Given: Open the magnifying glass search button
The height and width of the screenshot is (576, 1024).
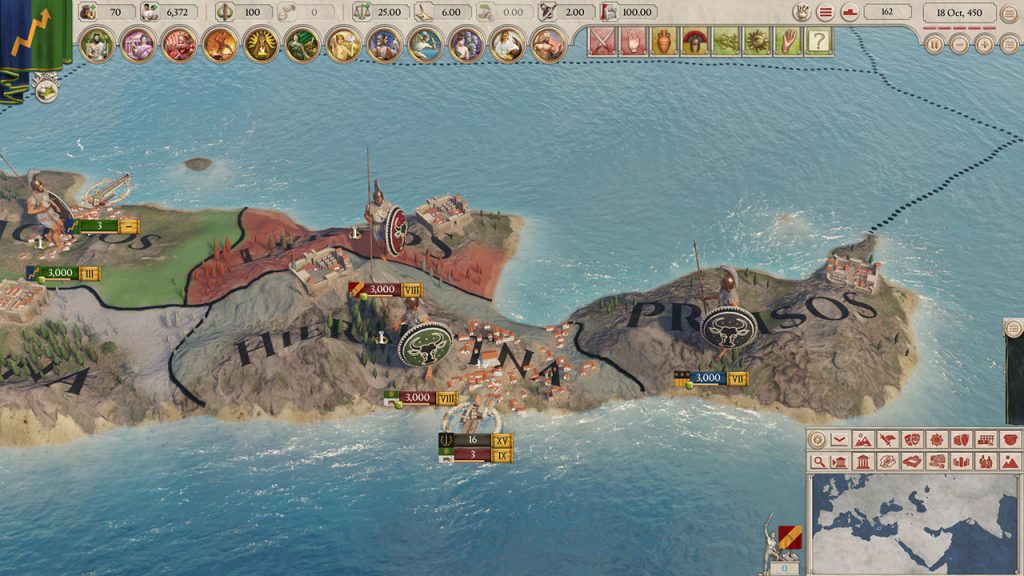Looking at the screenshot, I should (x=819, y=461).
